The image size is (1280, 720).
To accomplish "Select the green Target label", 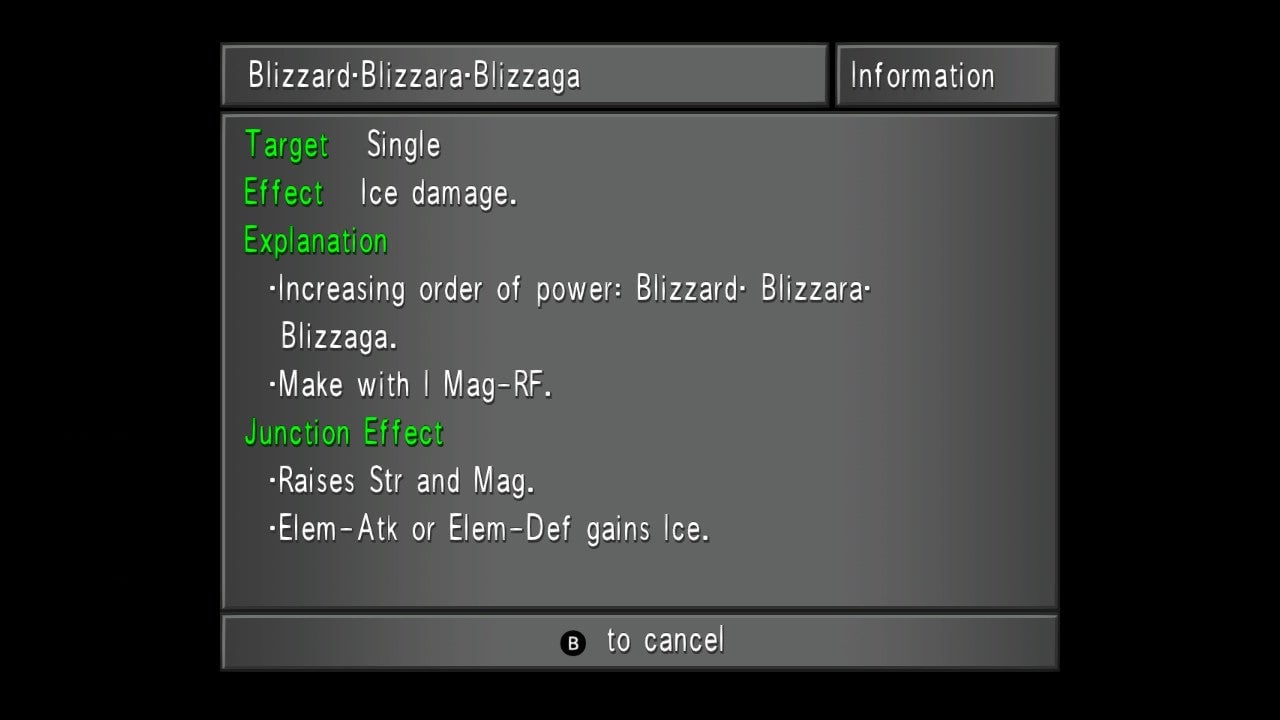I will tap(286, 145).
